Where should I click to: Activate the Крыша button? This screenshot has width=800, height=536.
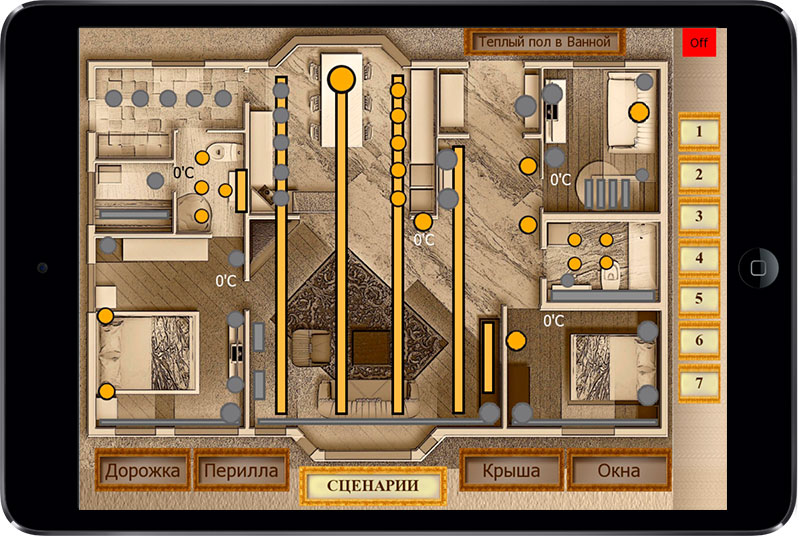click(510, 471)
